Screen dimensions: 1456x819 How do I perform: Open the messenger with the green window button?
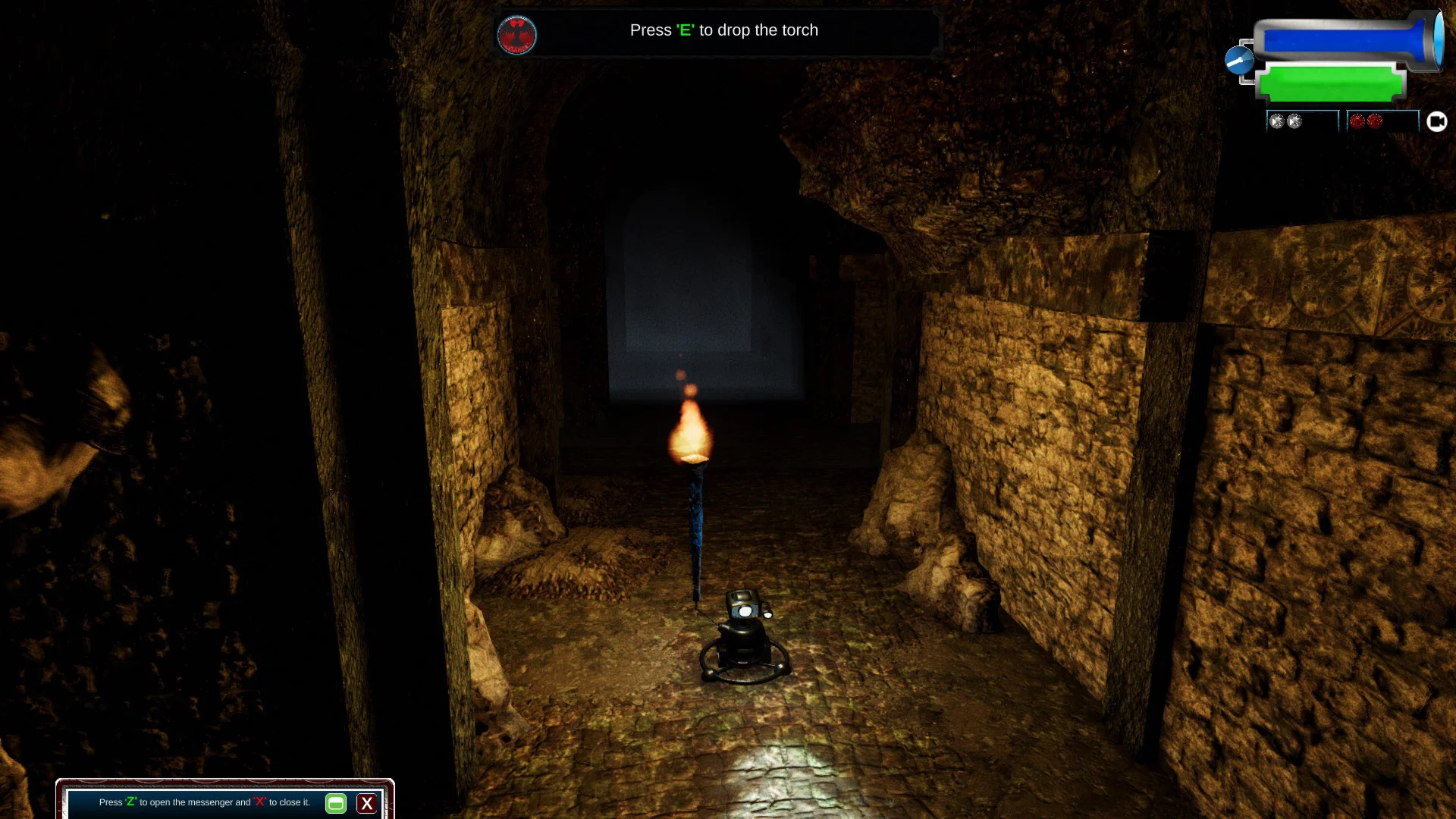(x=336, y=803)
